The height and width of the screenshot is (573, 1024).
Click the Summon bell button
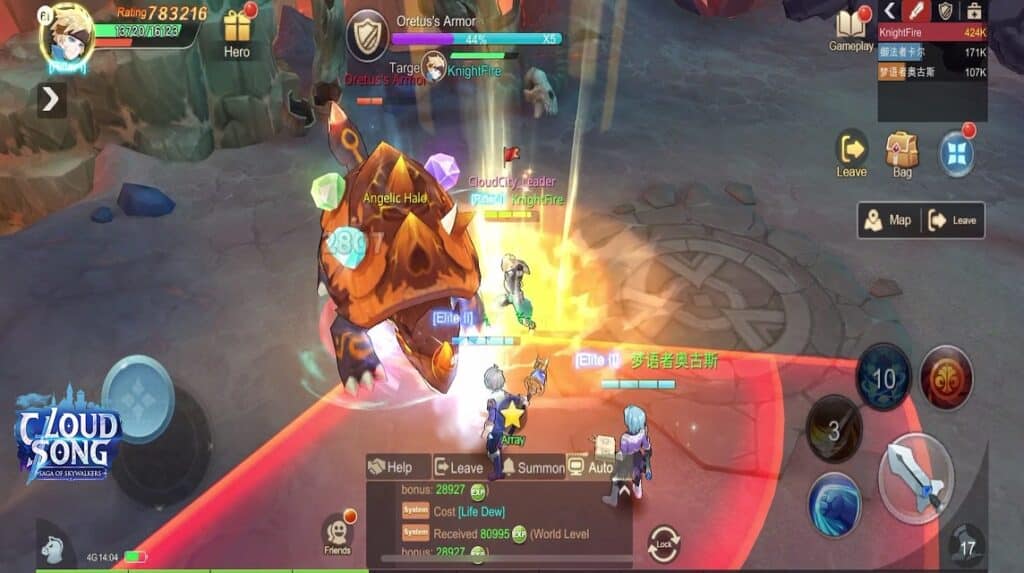pyautogui.click(x=533, y=467)
